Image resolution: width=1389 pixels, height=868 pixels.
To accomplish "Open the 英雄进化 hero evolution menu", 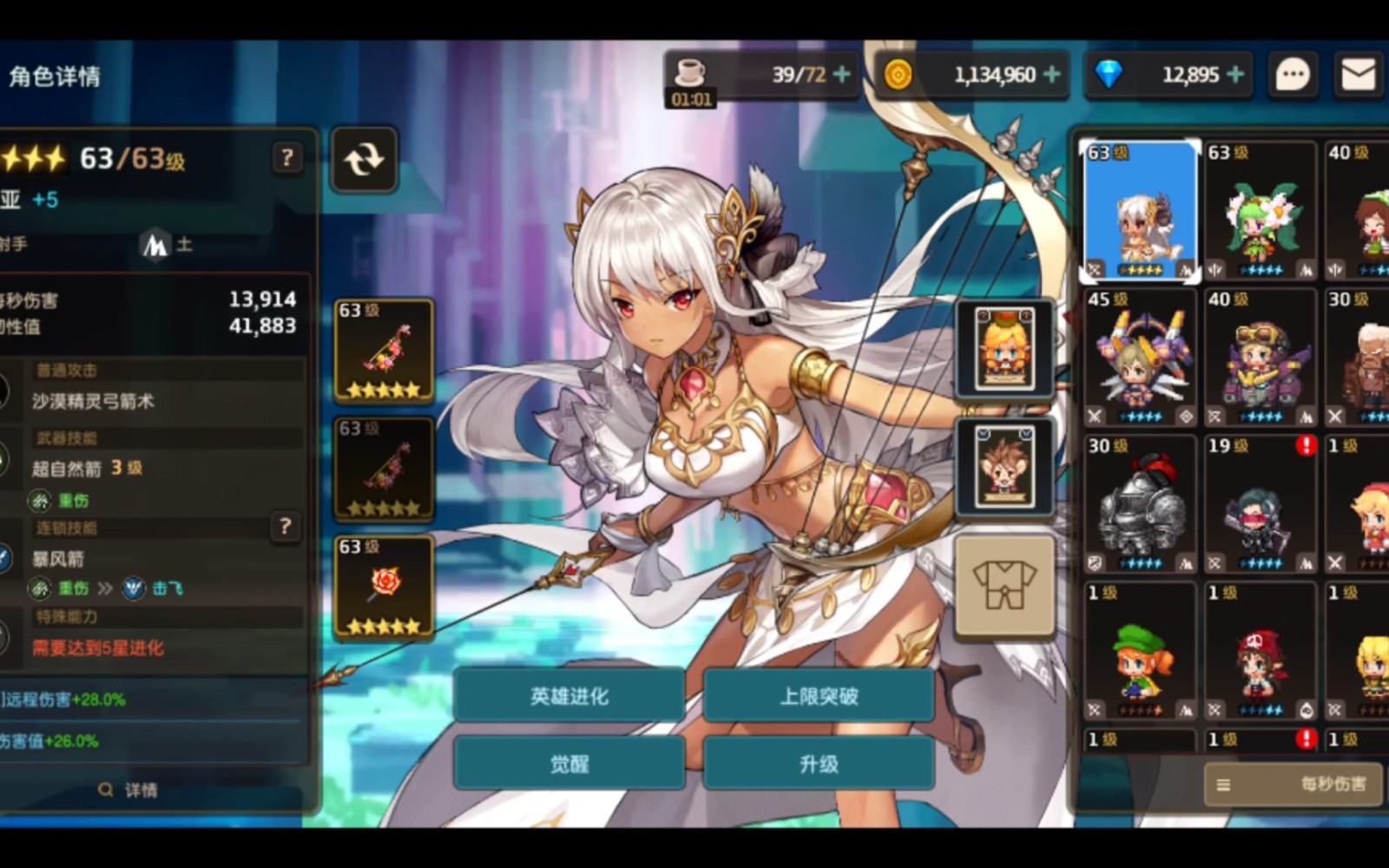I will (569, 695).
